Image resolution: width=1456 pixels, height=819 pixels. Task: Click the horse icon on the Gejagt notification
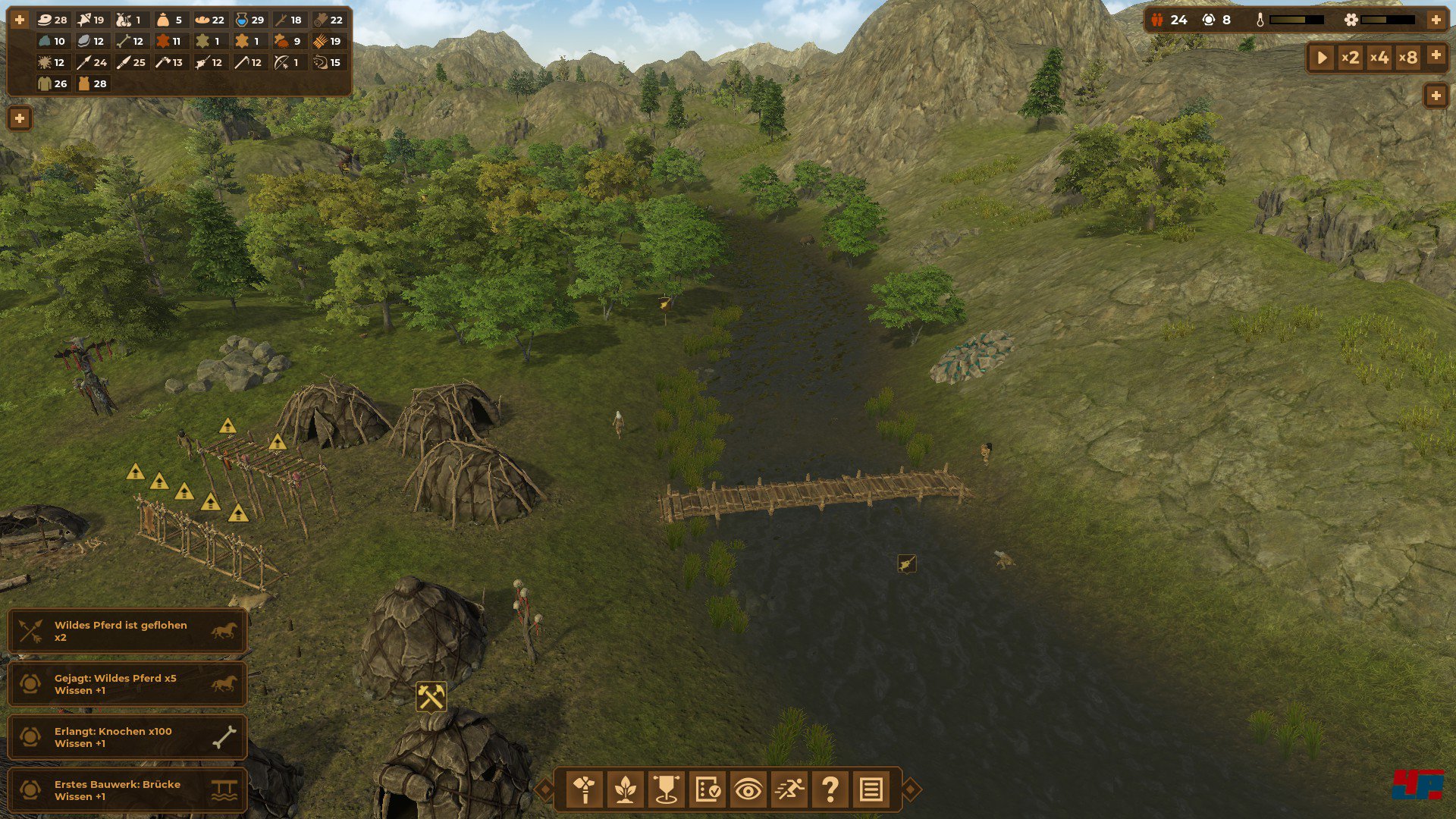[x=224, y=683]
